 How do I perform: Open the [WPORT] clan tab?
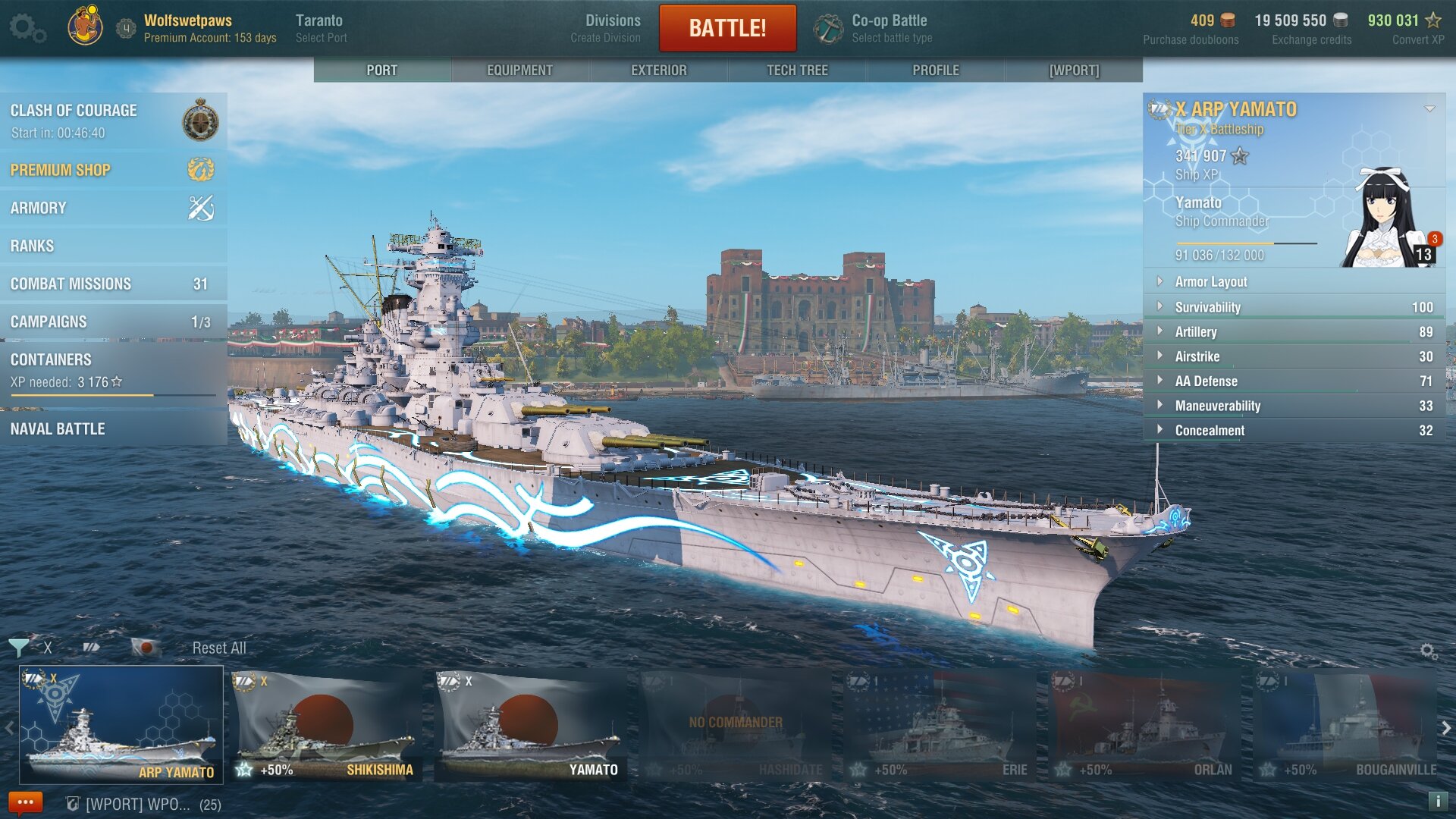(1074, 70)
